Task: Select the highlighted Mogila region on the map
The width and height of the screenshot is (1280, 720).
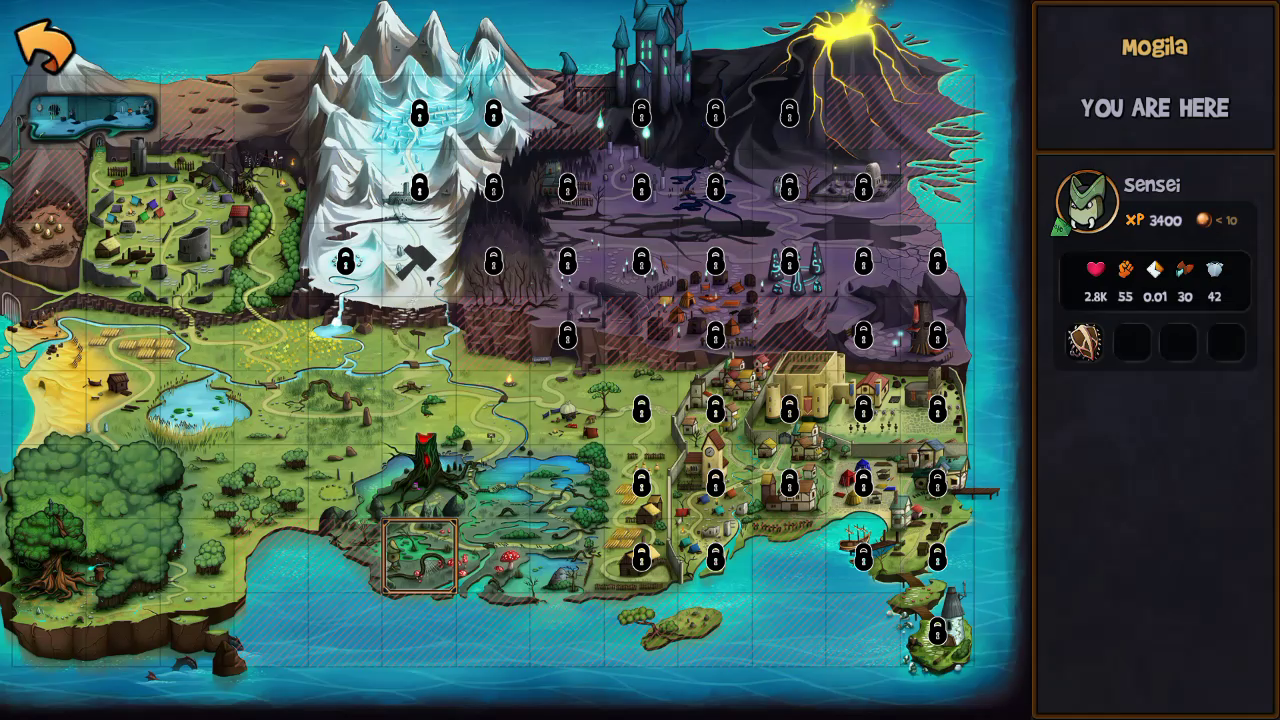Action: pos(418,558)
